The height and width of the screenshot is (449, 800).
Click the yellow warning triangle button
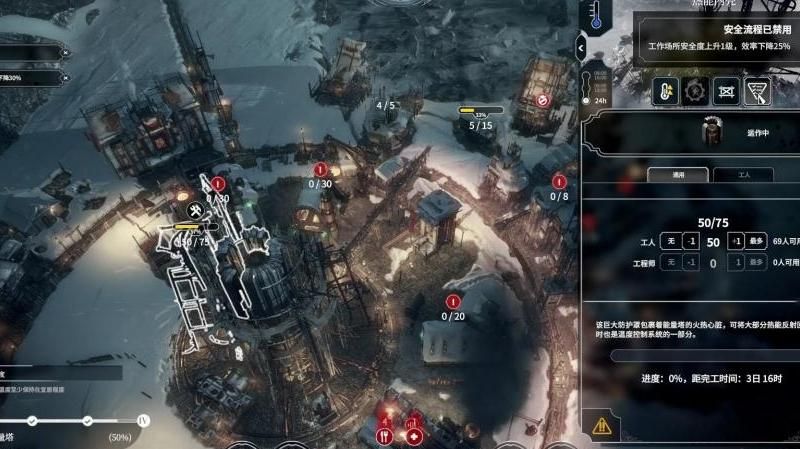[601, 426]
